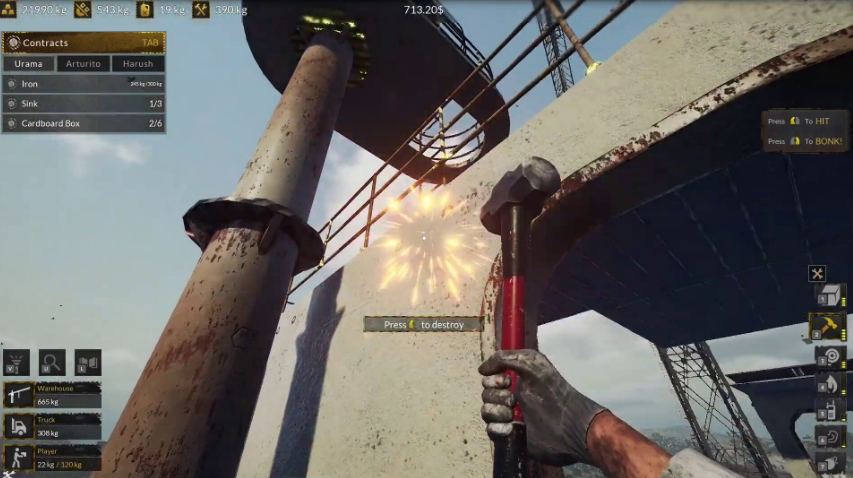
Task: Open the Player carry weight entry
Action: (x=52, y=458)
